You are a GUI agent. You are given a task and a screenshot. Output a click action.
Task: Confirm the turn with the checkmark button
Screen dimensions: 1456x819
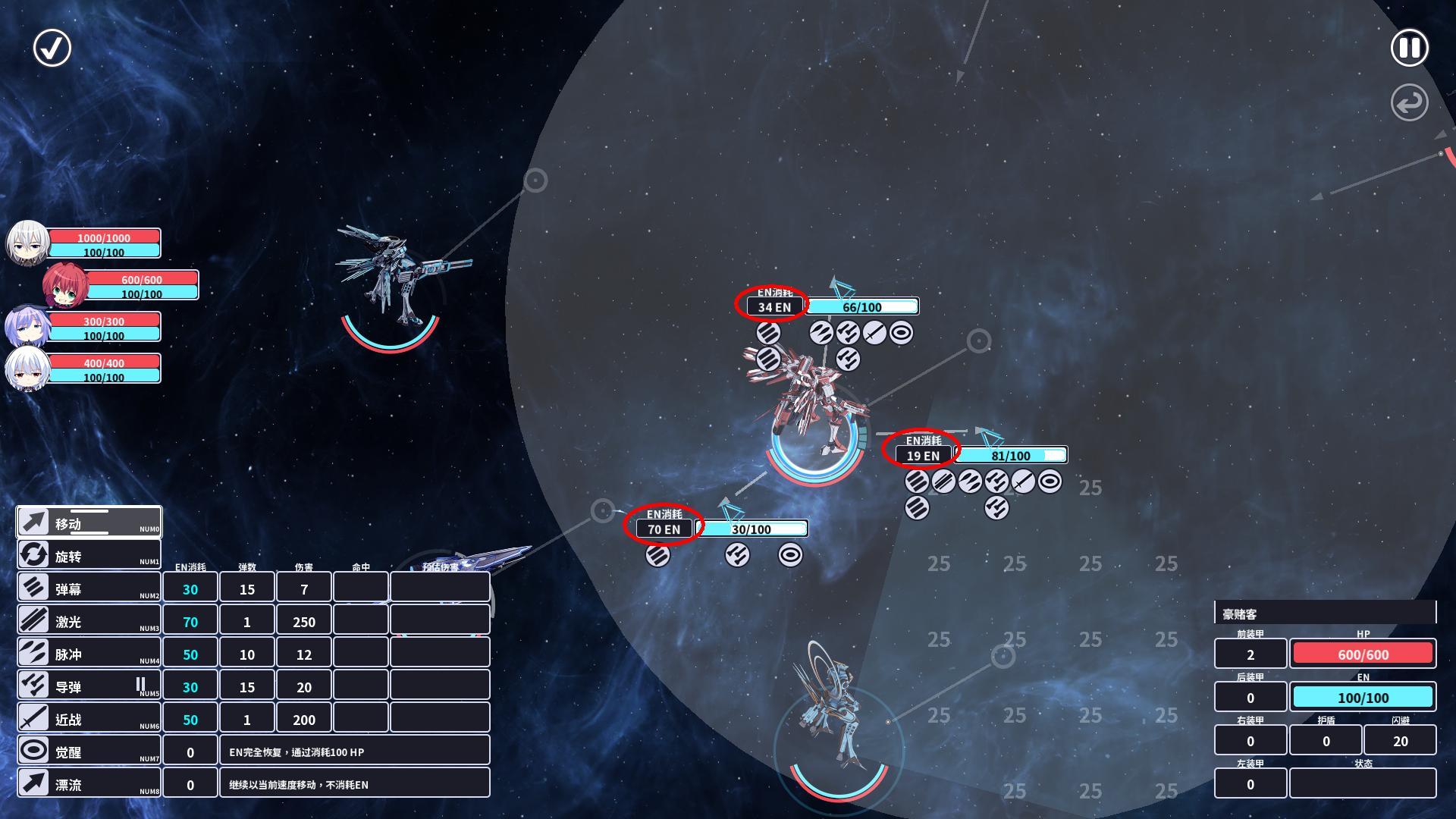click(x=52, y=49)
